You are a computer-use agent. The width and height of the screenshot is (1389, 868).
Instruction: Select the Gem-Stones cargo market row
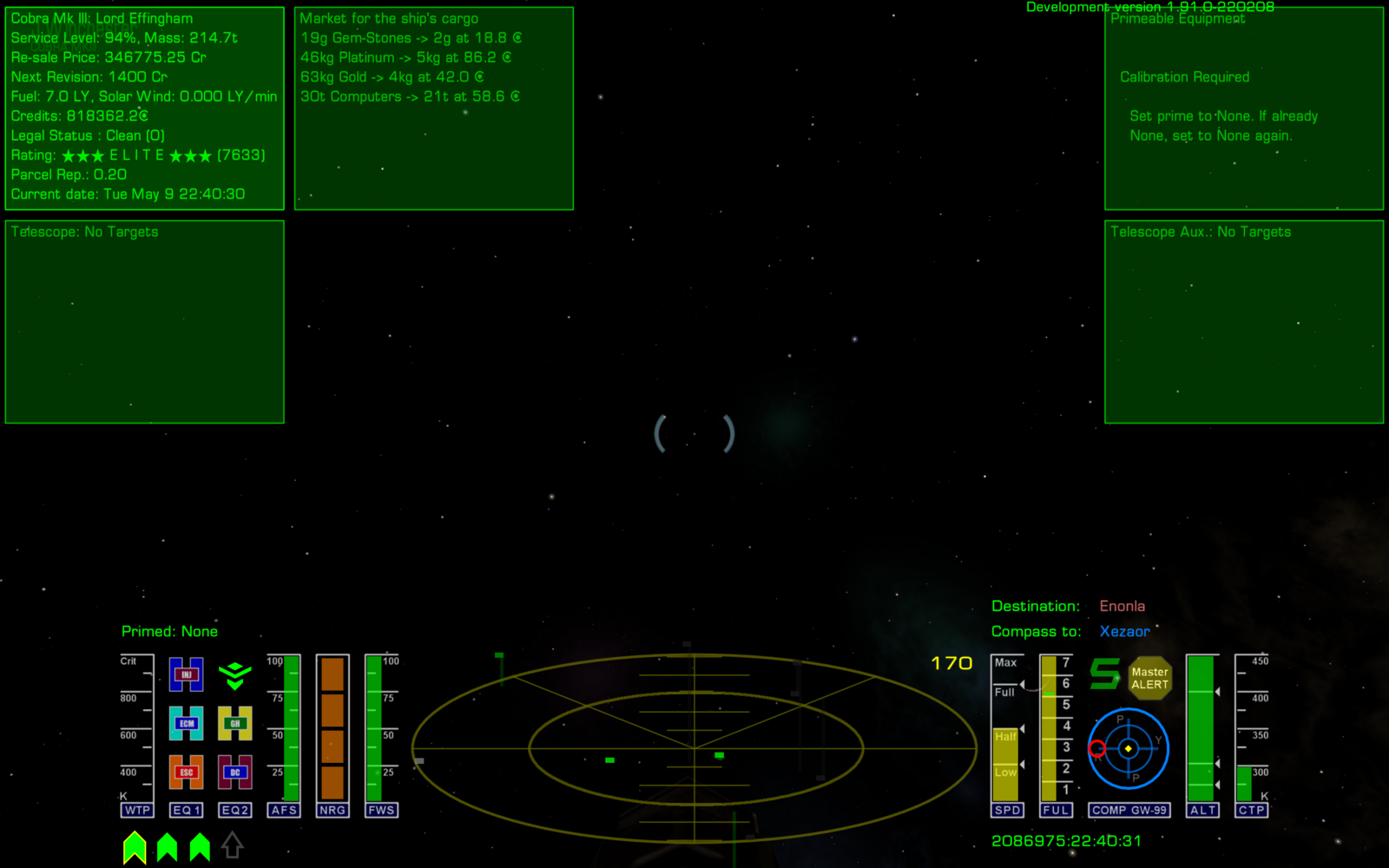[x=411, y=38]
